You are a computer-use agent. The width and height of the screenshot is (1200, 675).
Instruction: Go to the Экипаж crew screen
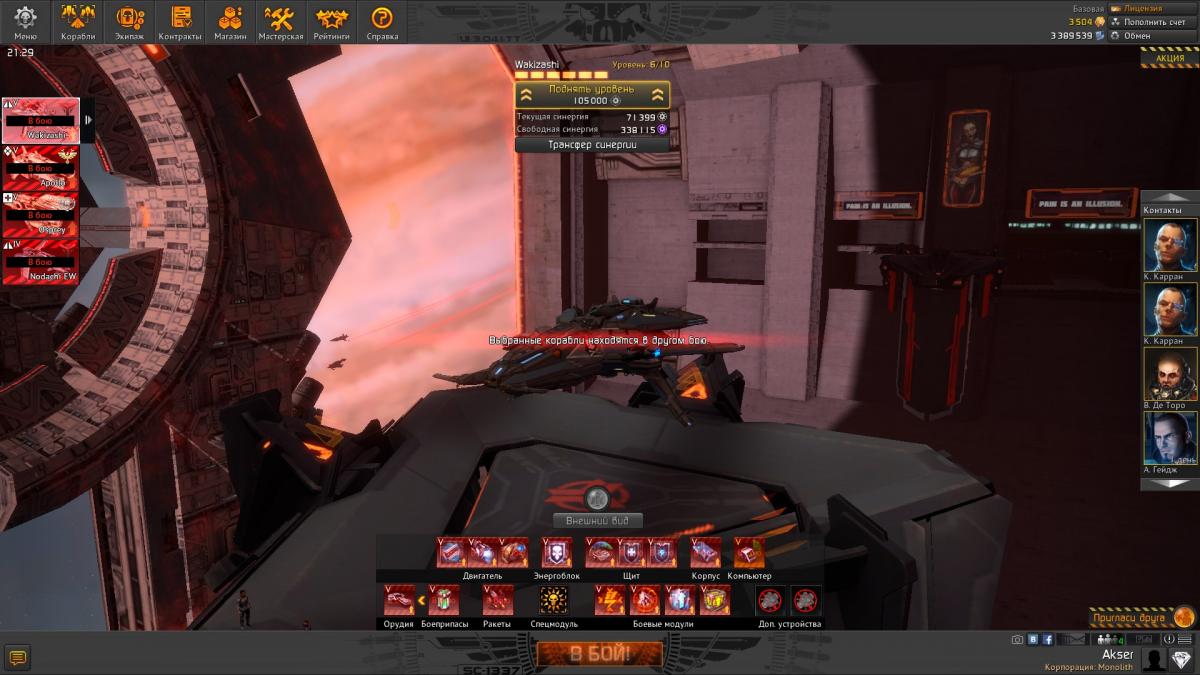pyautogui.click(x=130, y=22)
